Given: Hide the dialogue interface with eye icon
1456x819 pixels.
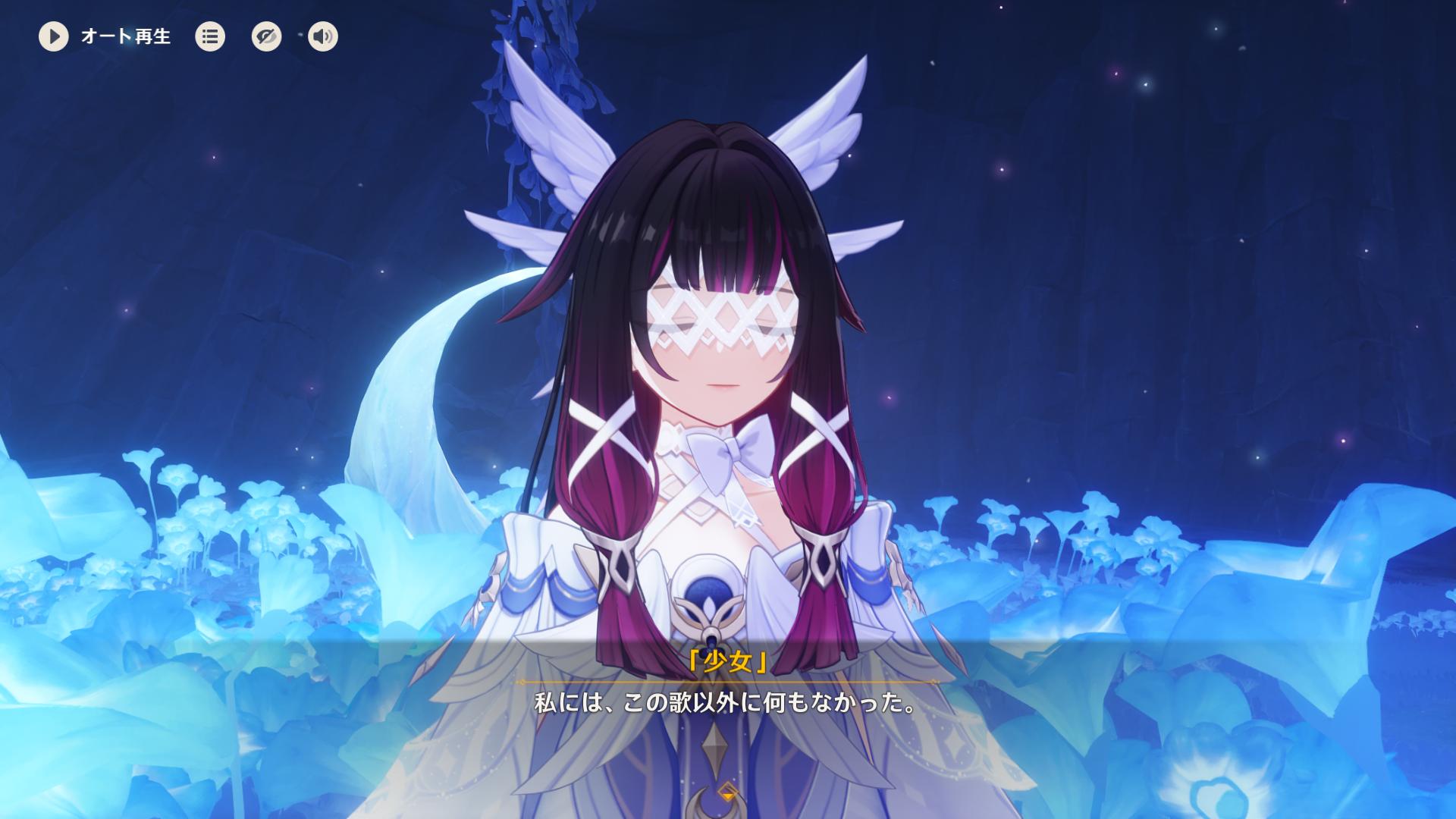Looking at the screenshot, I should coord(266,36).
